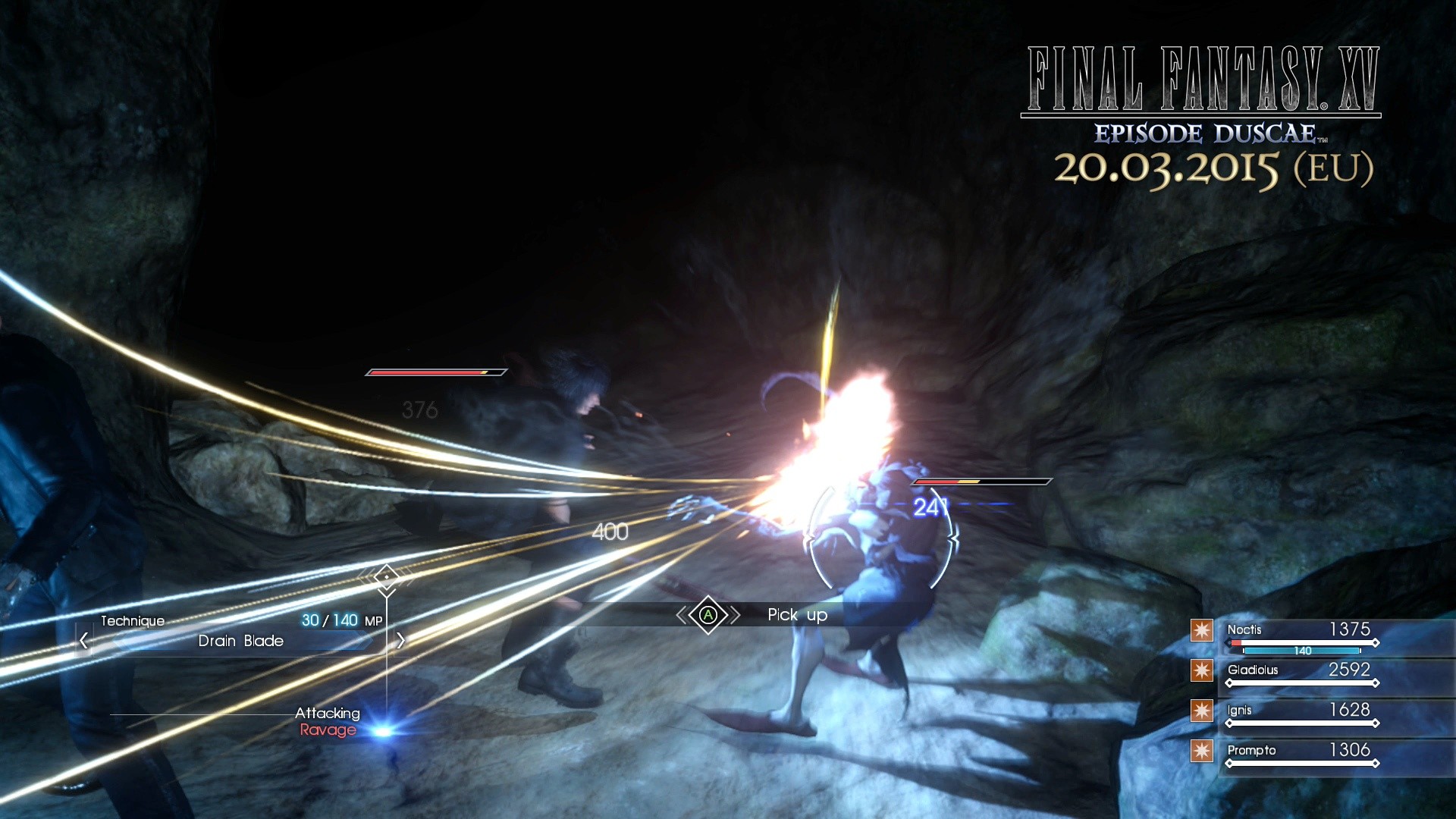Click the diamond marker above the Technique panel
The image size is (1456, 819).
387,576
